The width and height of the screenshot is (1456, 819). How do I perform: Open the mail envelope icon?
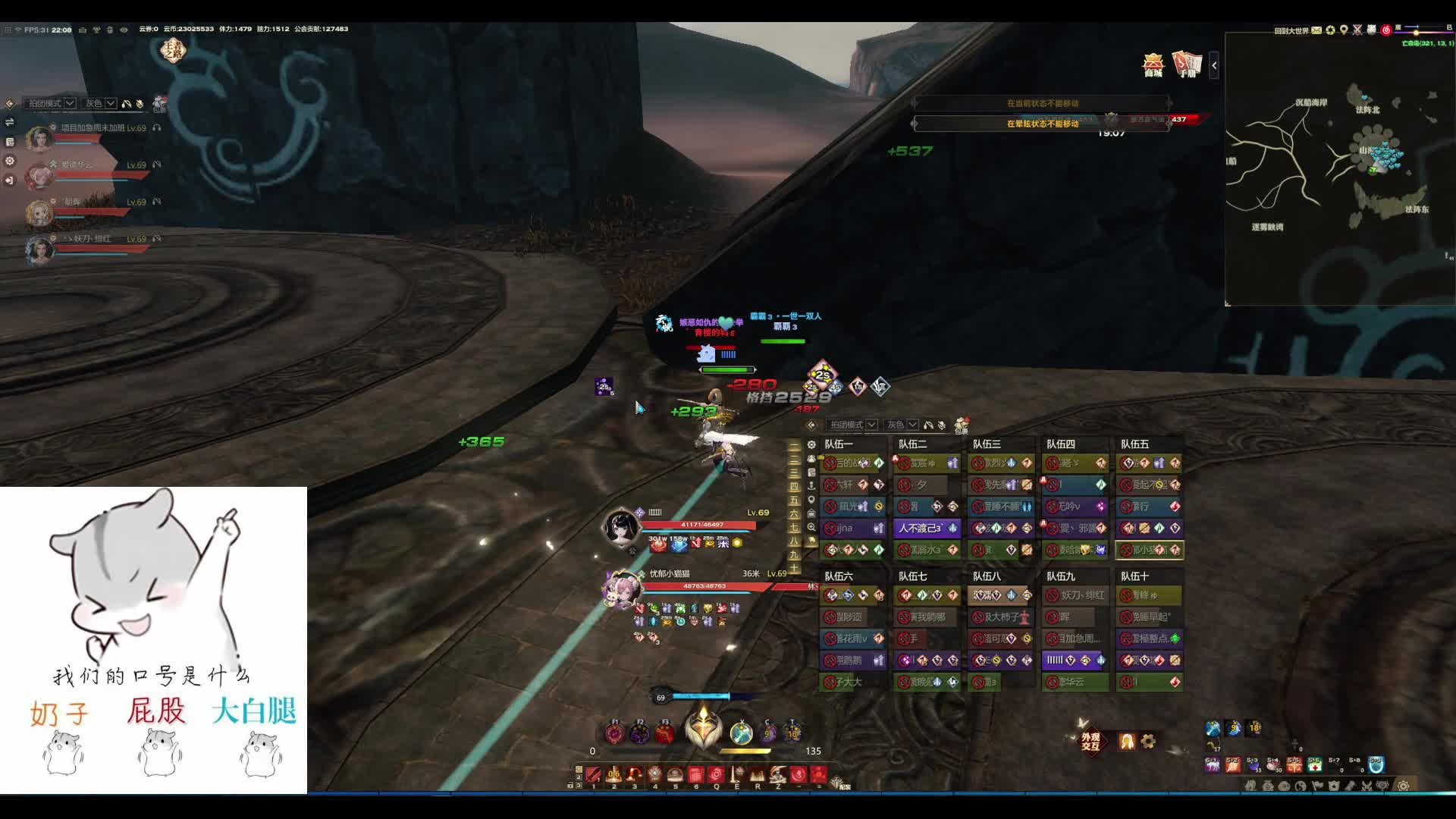coord(1316,30)
